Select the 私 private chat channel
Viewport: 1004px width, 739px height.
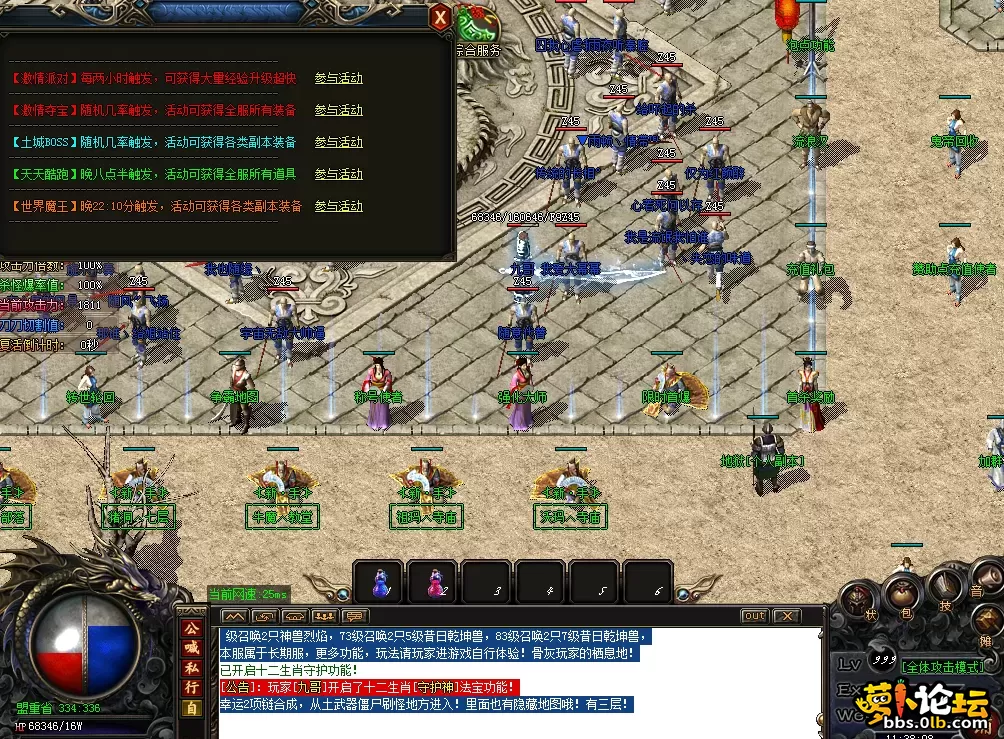(x=191, y=668)
